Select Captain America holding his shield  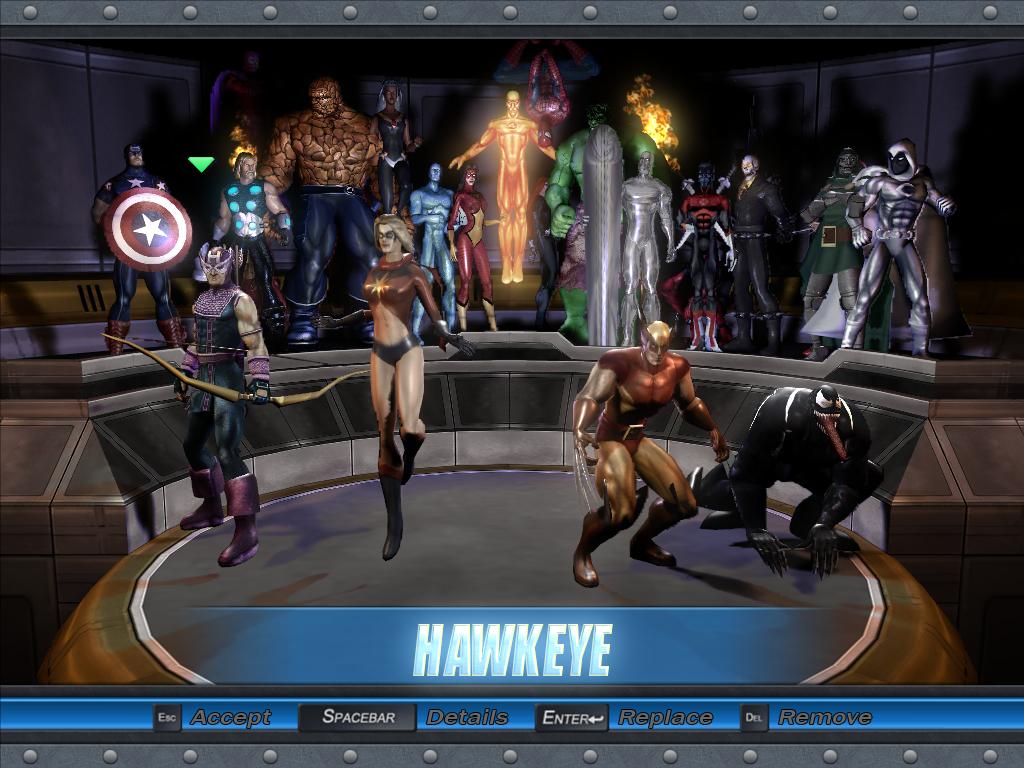[x=140, y=240]
